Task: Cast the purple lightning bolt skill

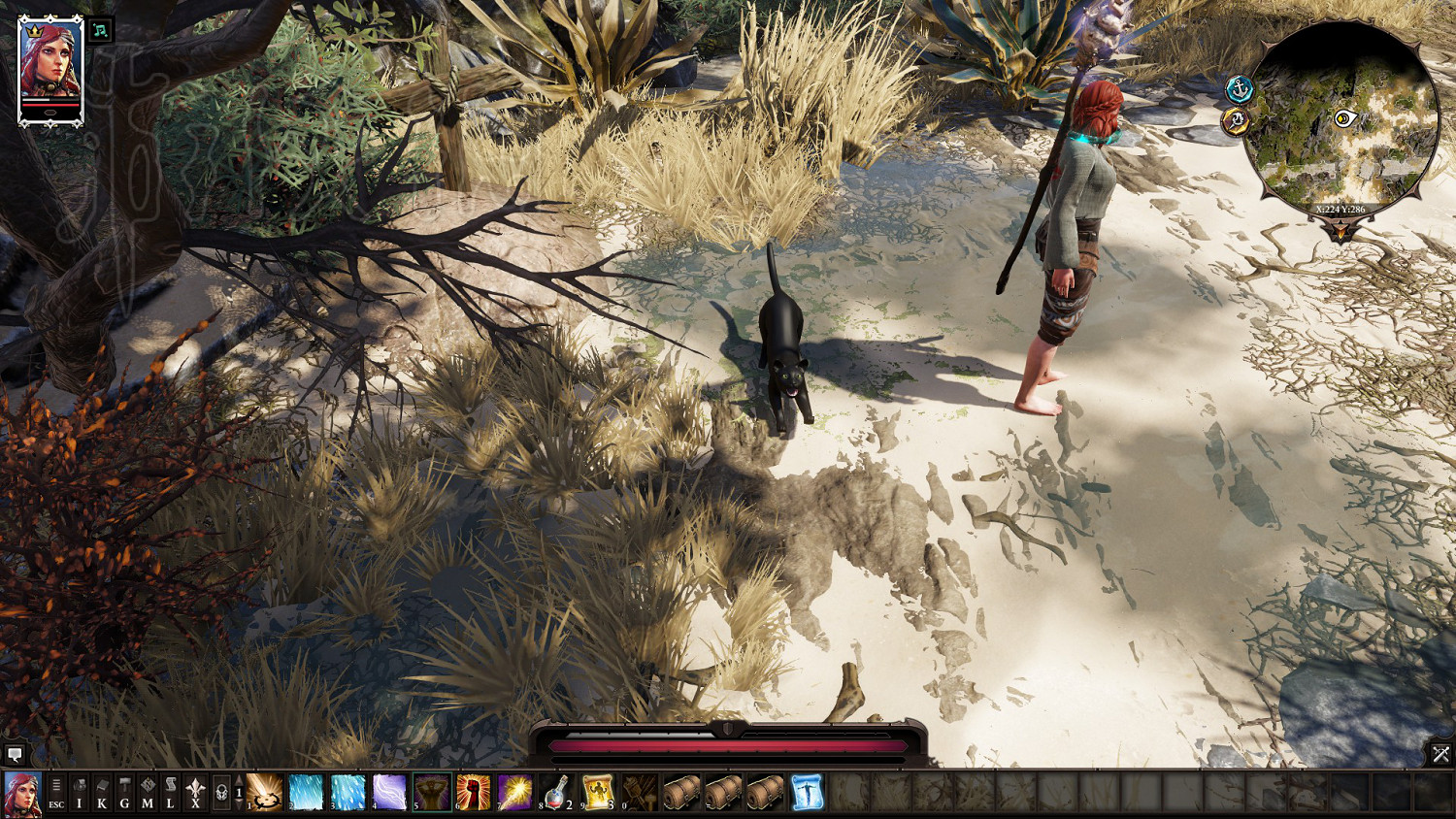Action: (x=389, y=792)
